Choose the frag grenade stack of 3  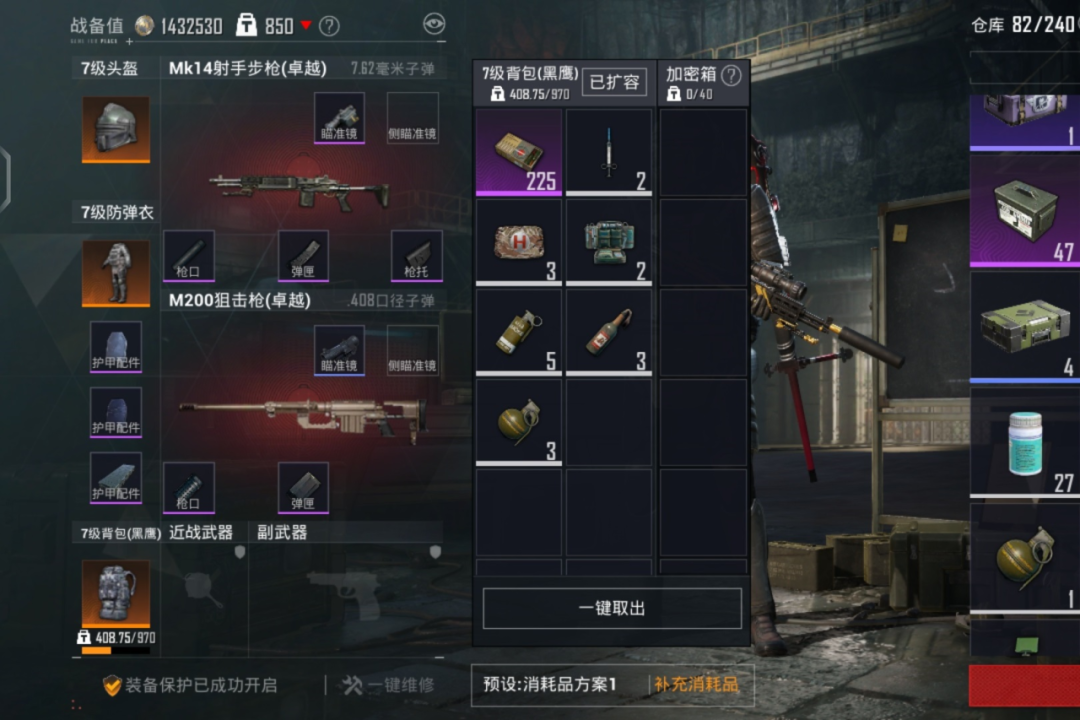(519, 422)
